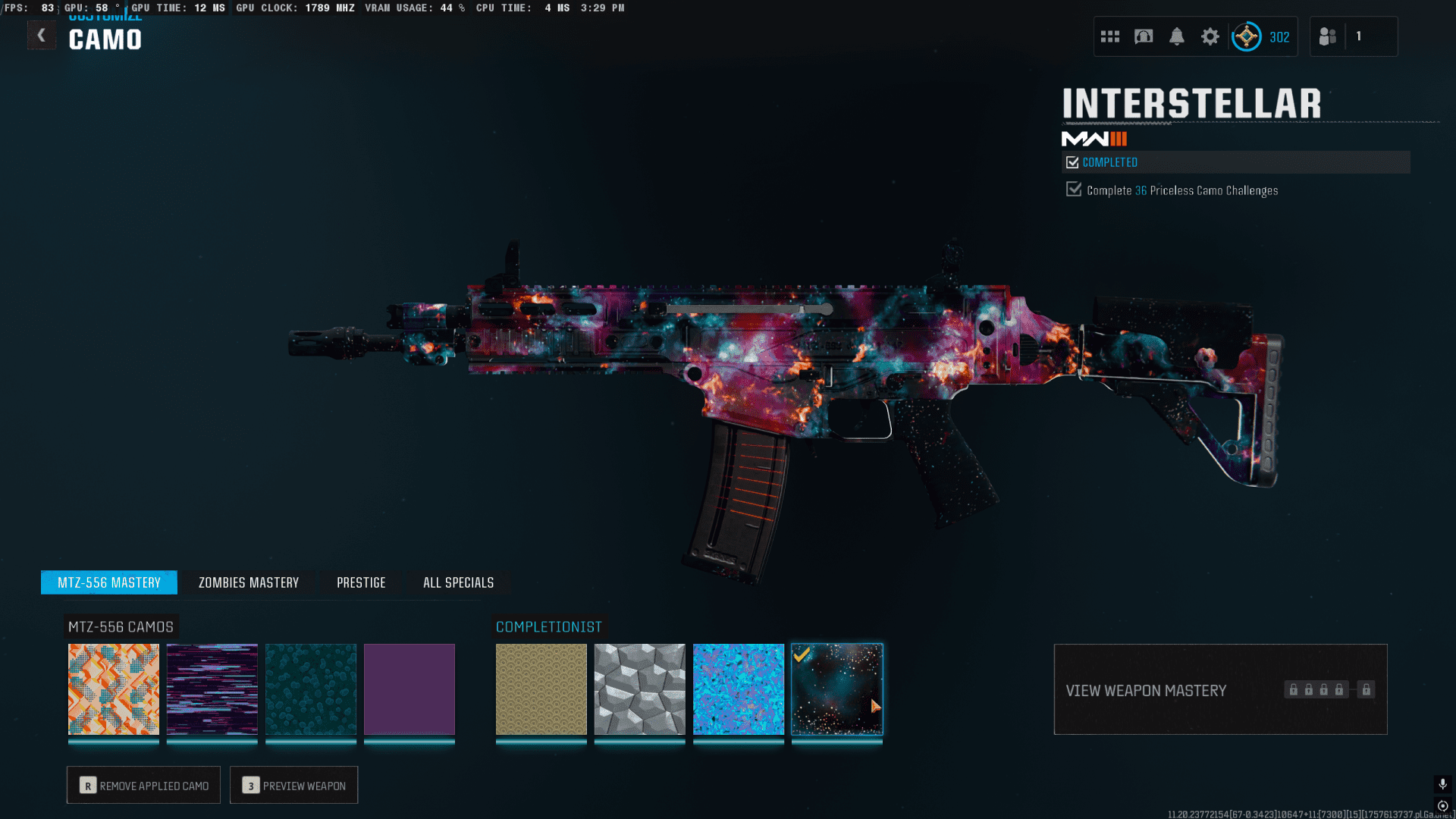Show the All Specials tab

tap(458, 582)
